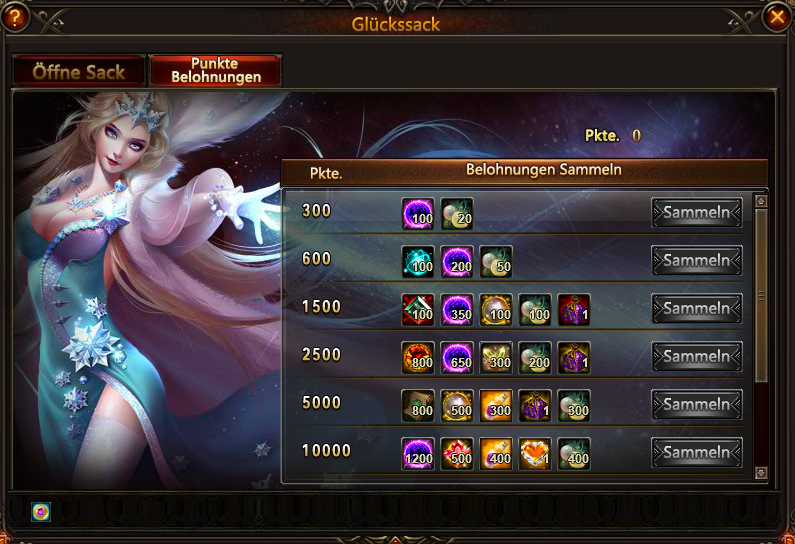
Task: Select the crossed swords 100 reward icon
Action: pos(417,309)
